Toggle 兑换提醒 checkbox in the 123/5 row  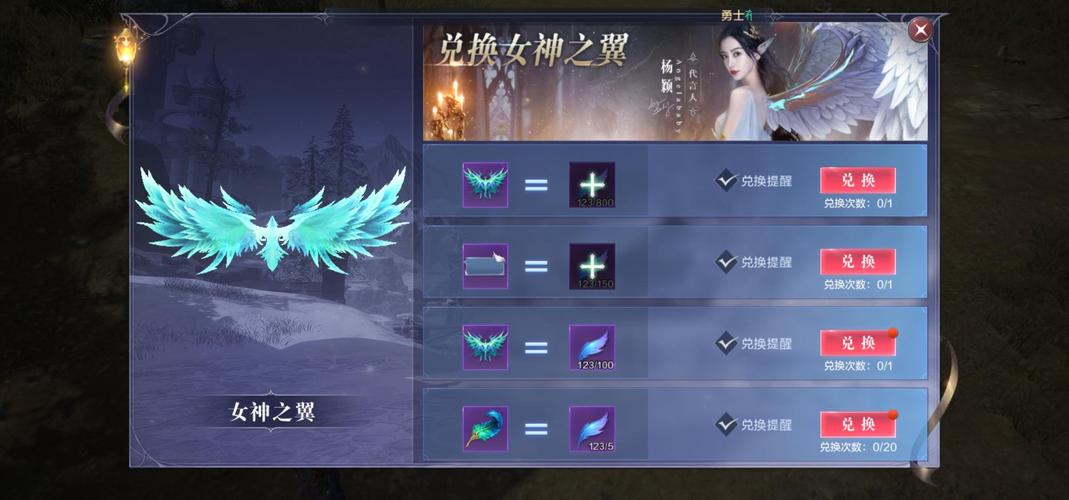tap(727, 424)
